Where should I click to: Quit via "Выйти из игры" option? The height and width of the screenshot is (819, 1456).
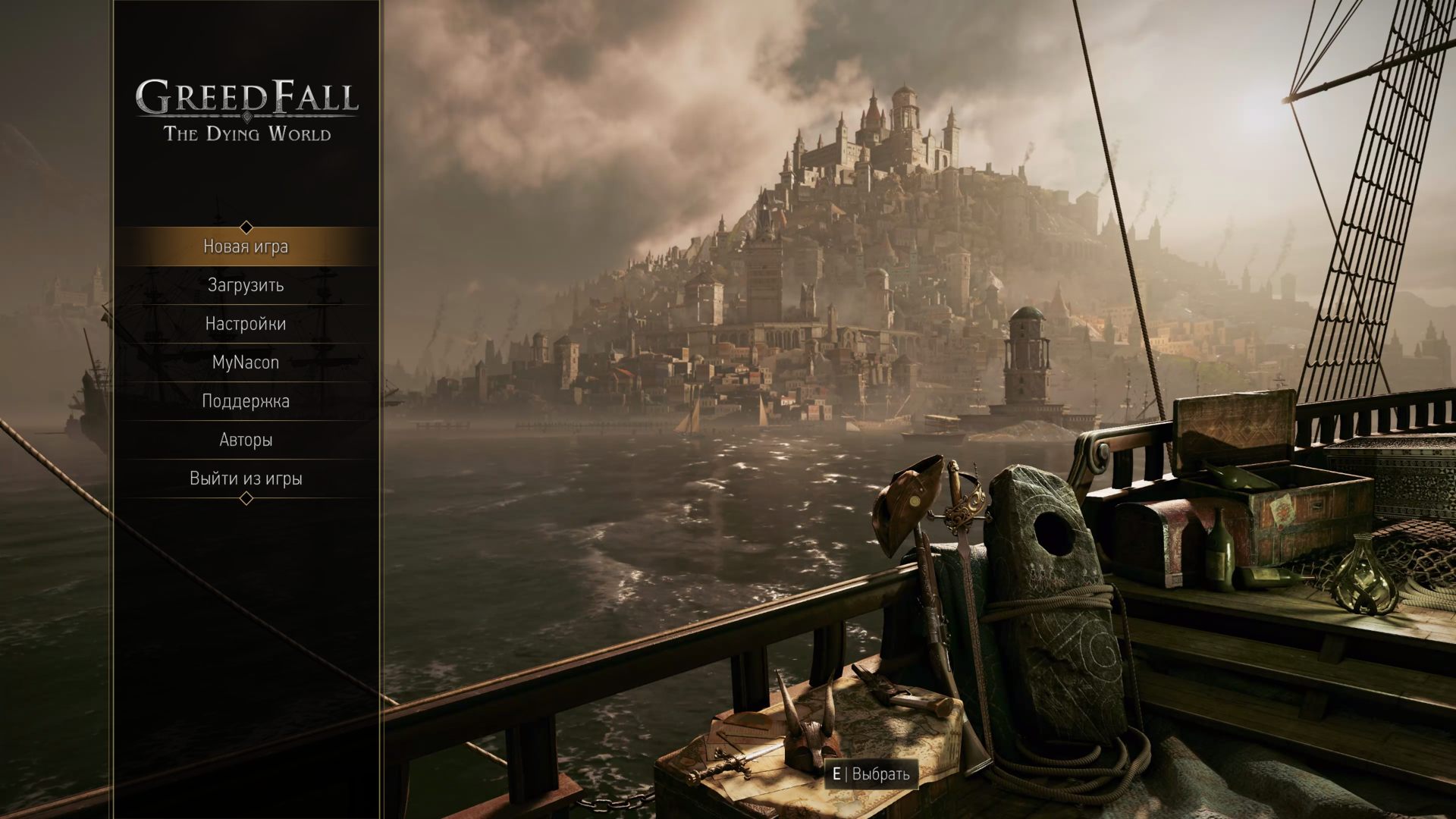point(245,478)
